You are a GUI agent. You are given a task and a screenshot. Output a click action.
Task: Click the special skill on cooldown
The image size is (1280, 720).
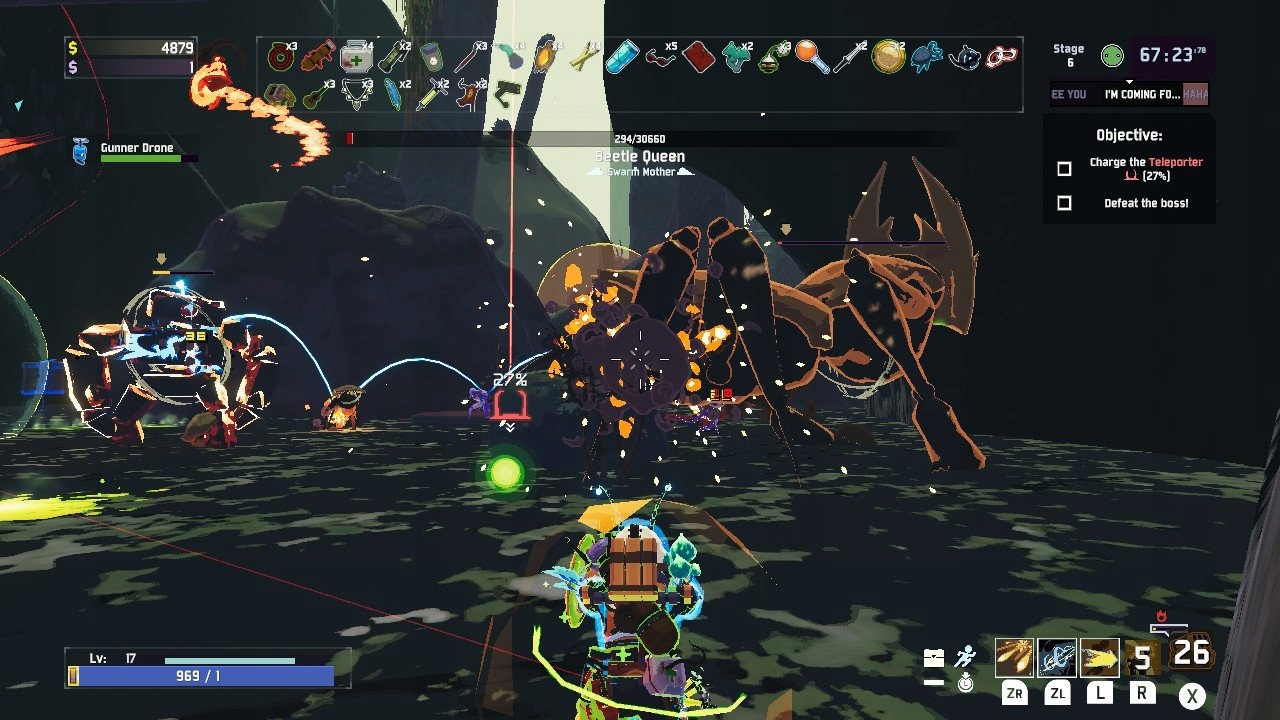click(1141, 657)
